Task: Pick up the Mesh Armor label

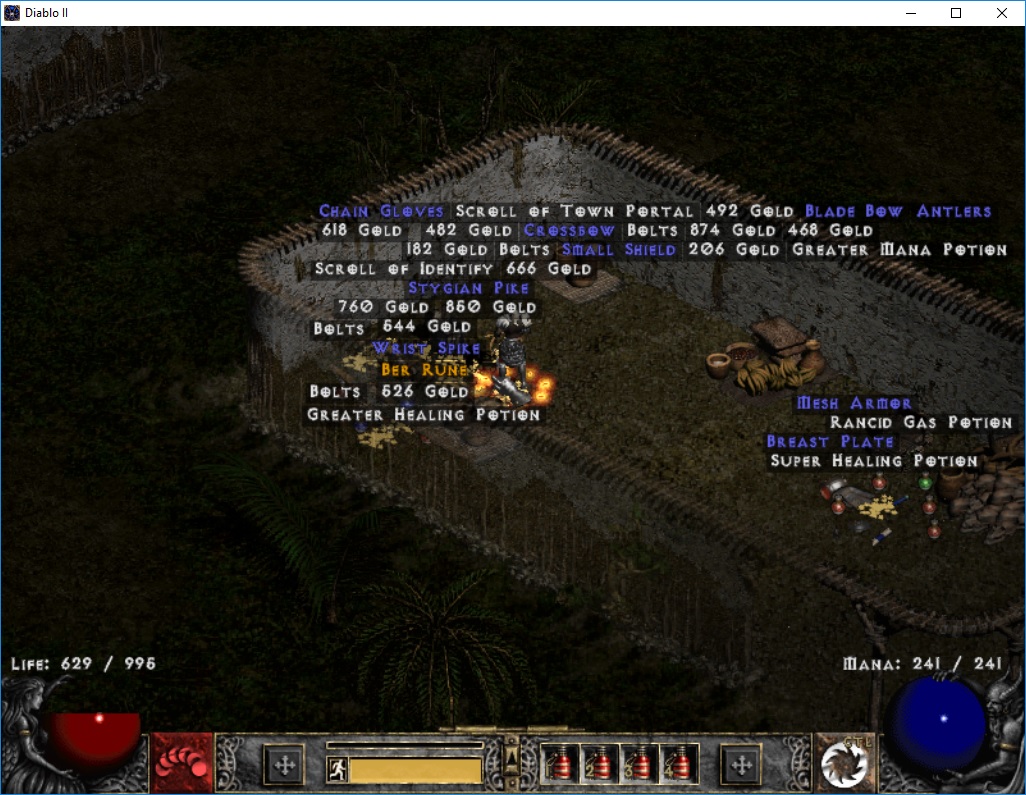Action: 854,403
